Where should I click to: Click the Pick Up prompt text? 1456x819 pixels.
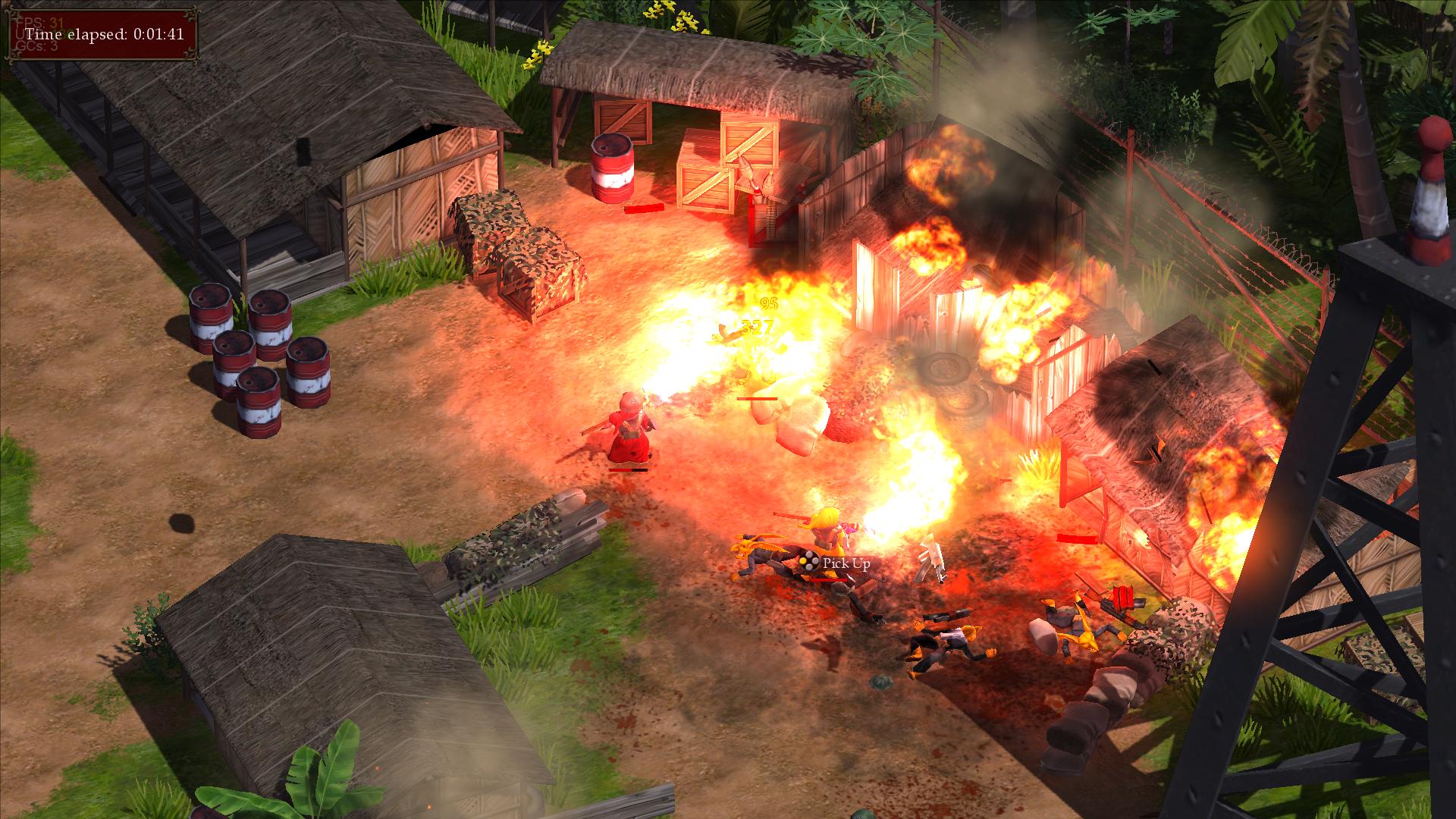coord(846,563)
